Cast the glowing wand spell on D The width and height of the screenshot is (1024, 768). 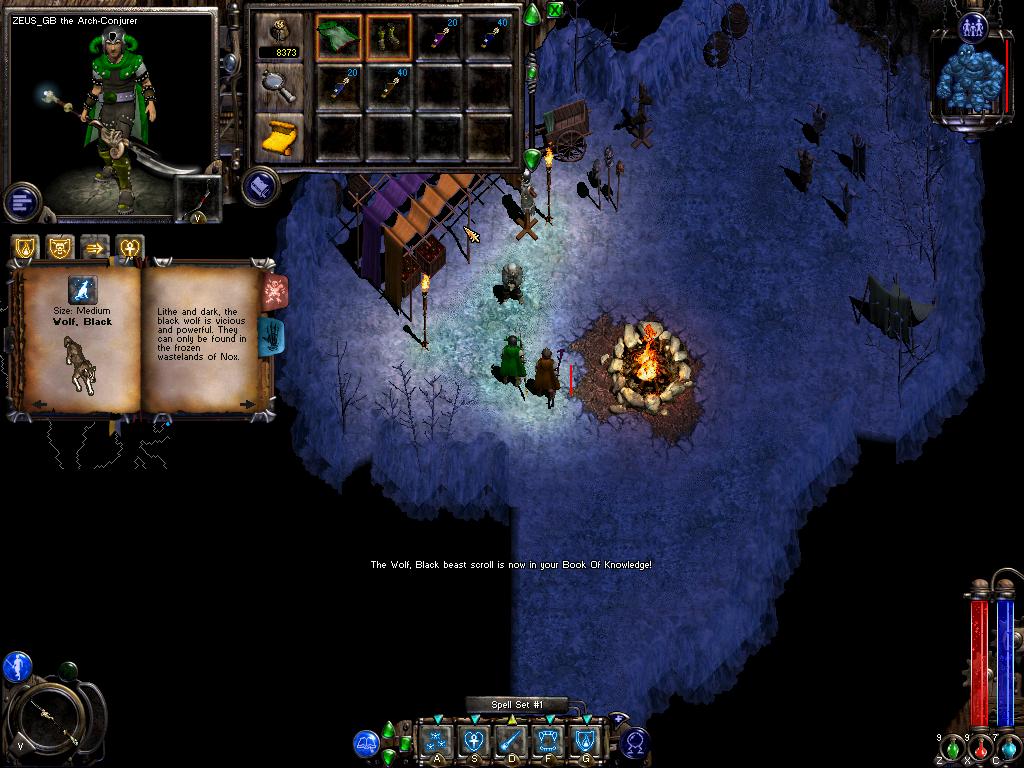pos(510,741)
